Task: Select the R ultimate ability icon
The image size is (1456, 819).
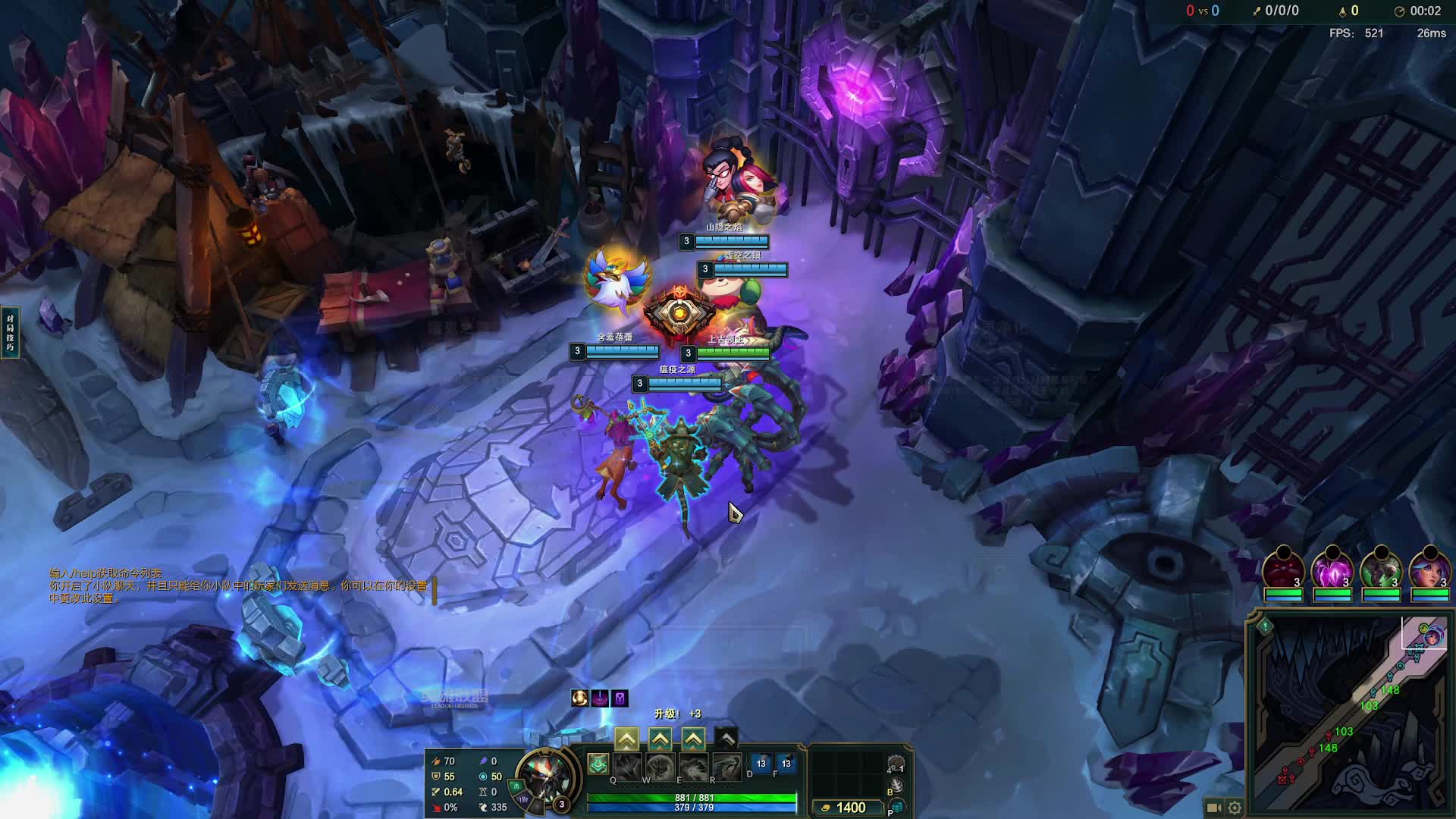Action: point(726,767)
